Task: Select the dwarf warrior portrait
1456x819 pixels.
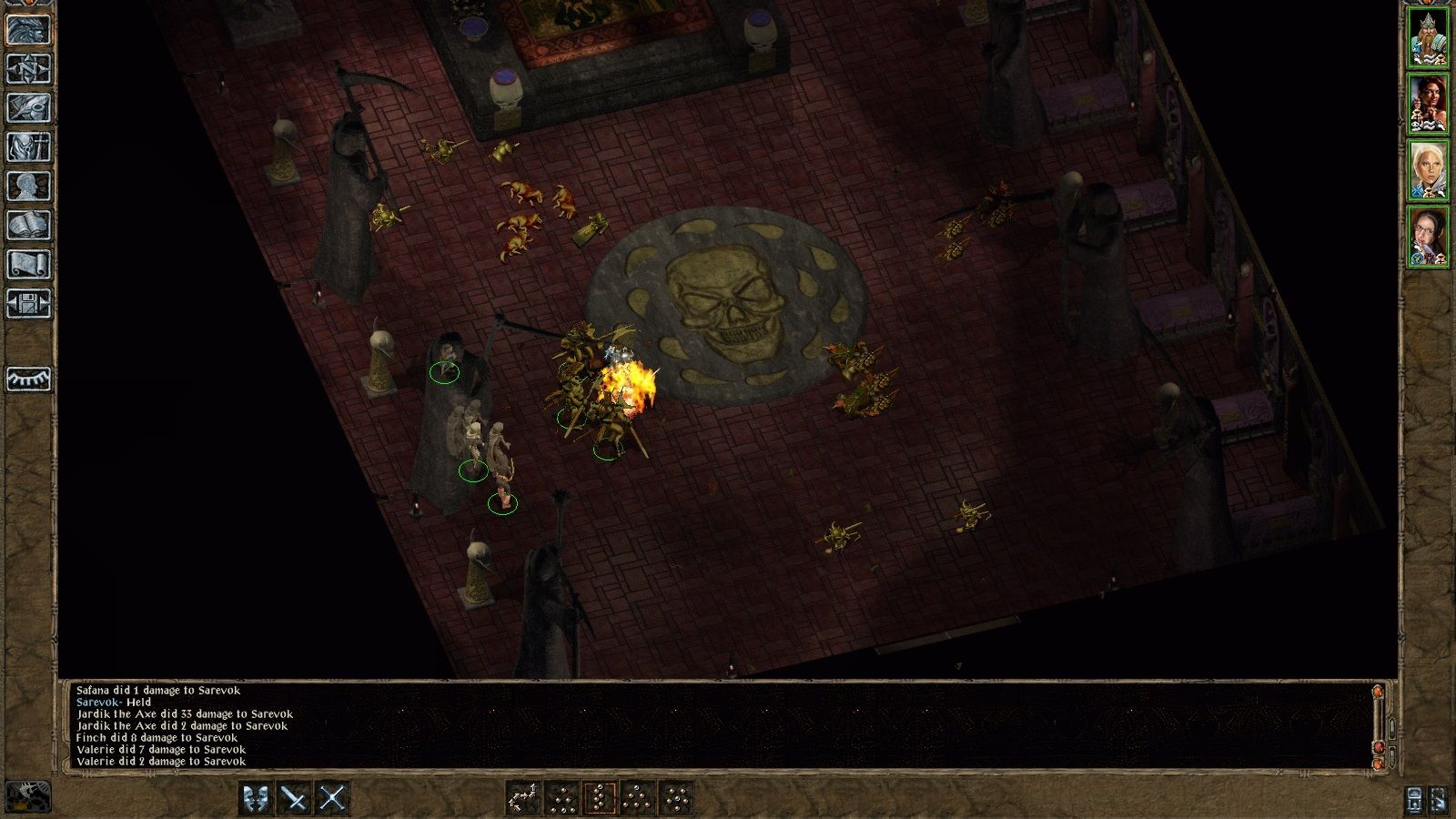Action: 1427,37
